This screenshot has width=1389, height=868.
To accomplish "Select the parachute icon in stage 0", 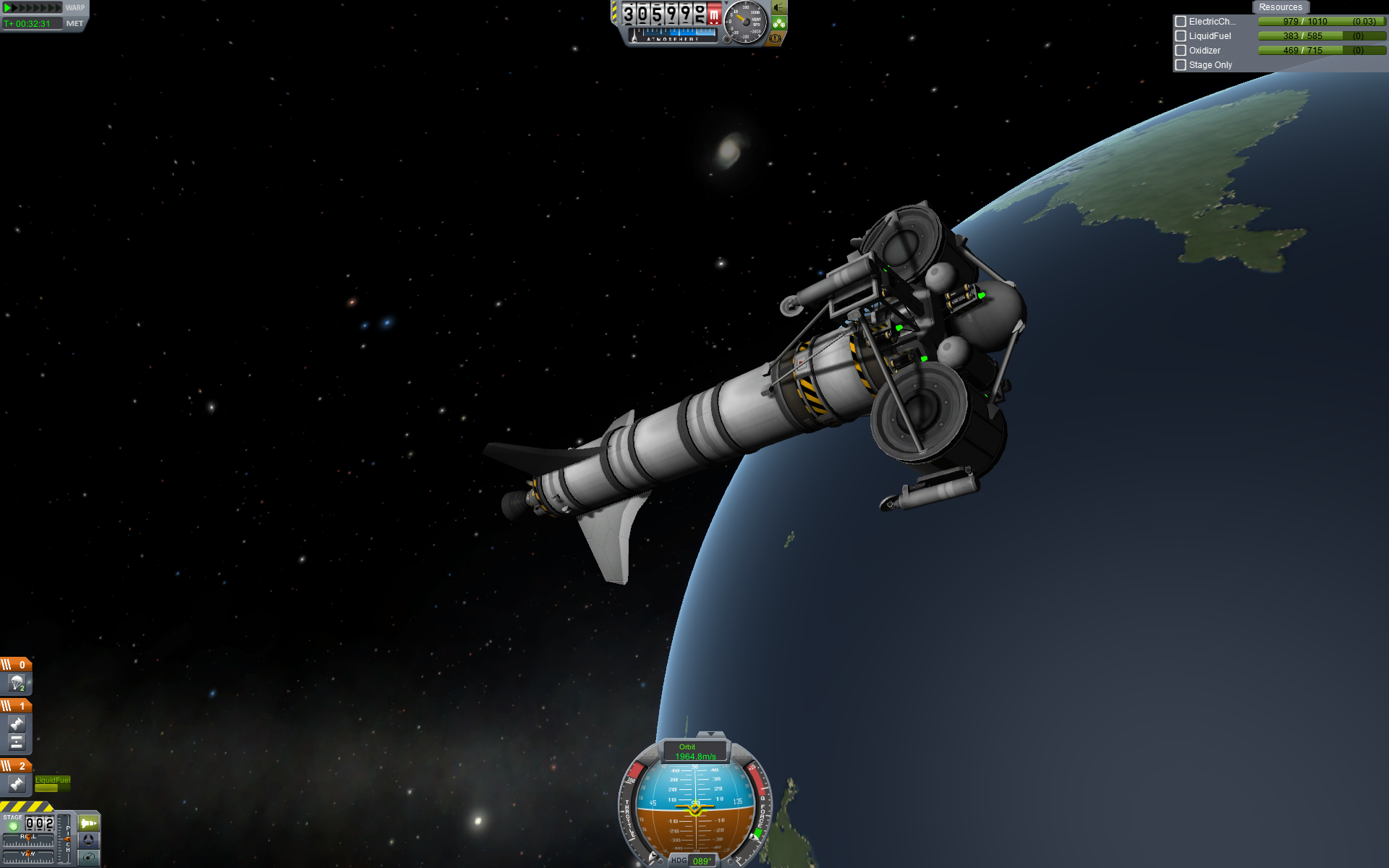I will pyautogui.click(x=17, y=682).
